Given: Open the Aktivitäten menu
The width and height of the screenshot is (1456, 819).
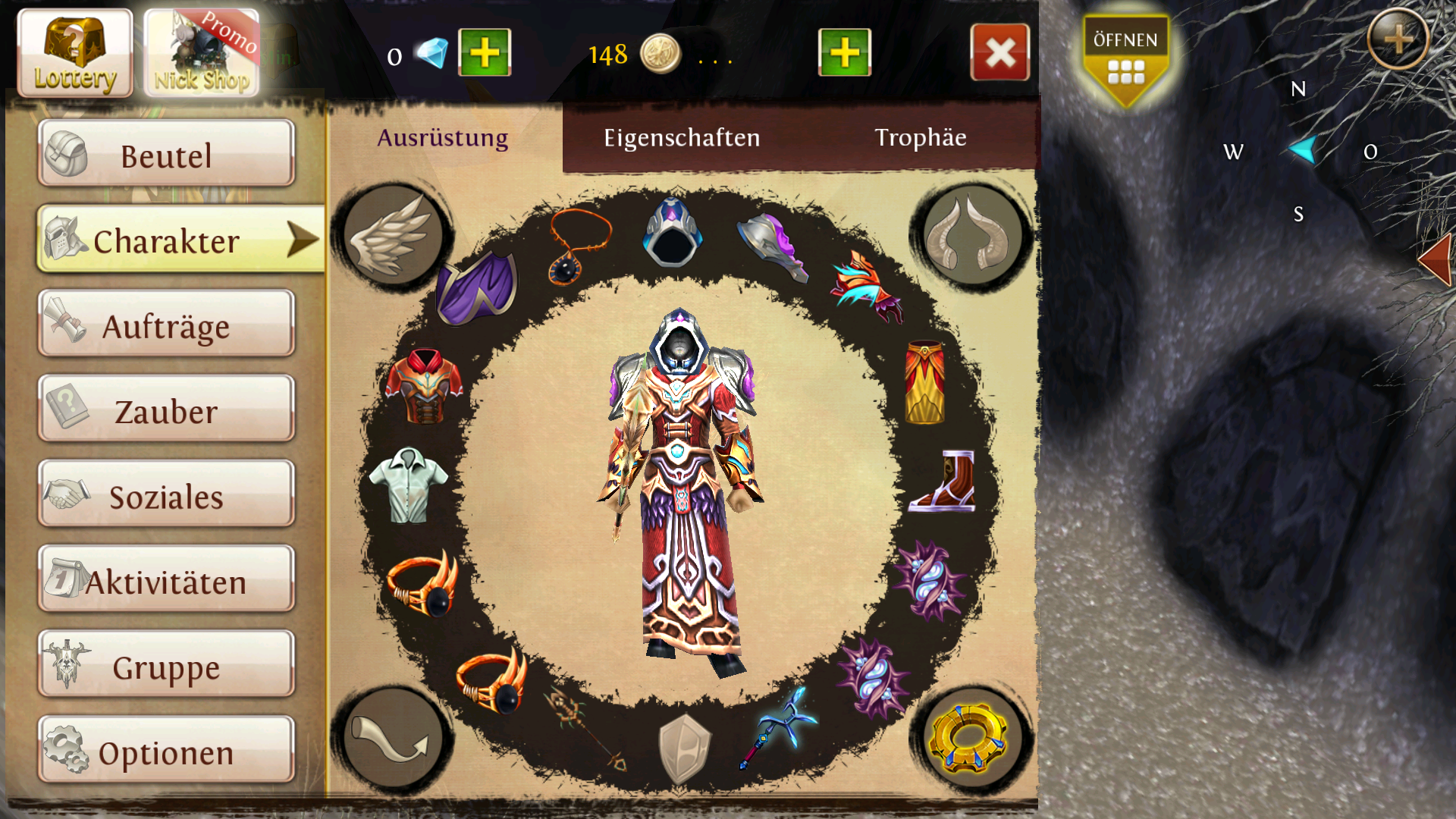Looking at the screenshot, I should click(166, 580).
